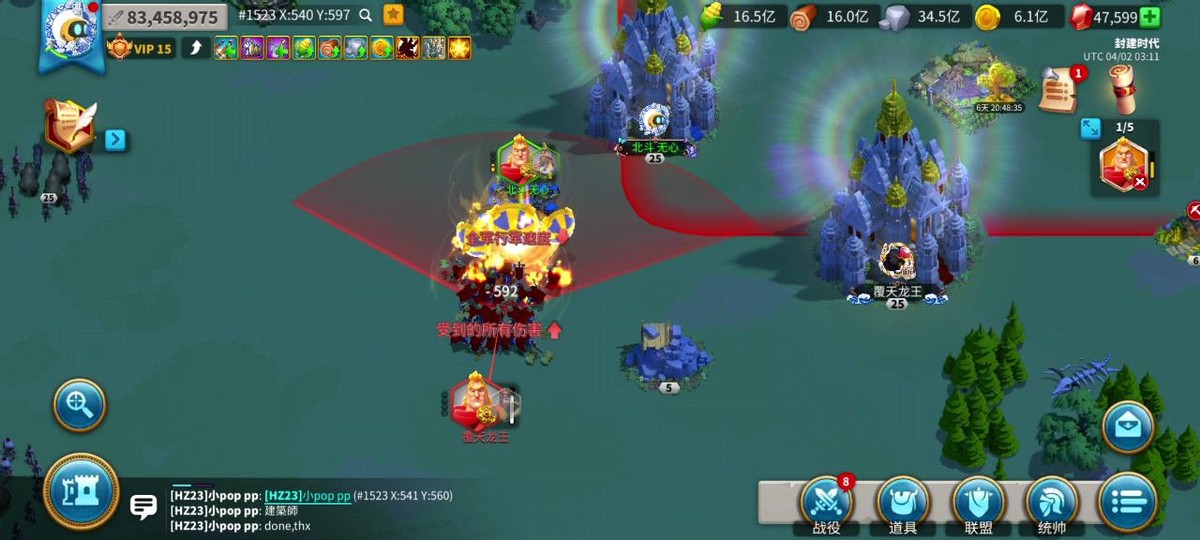
Task: Expand the blue arrow beside the quest icon
Action: coord(116,140)
